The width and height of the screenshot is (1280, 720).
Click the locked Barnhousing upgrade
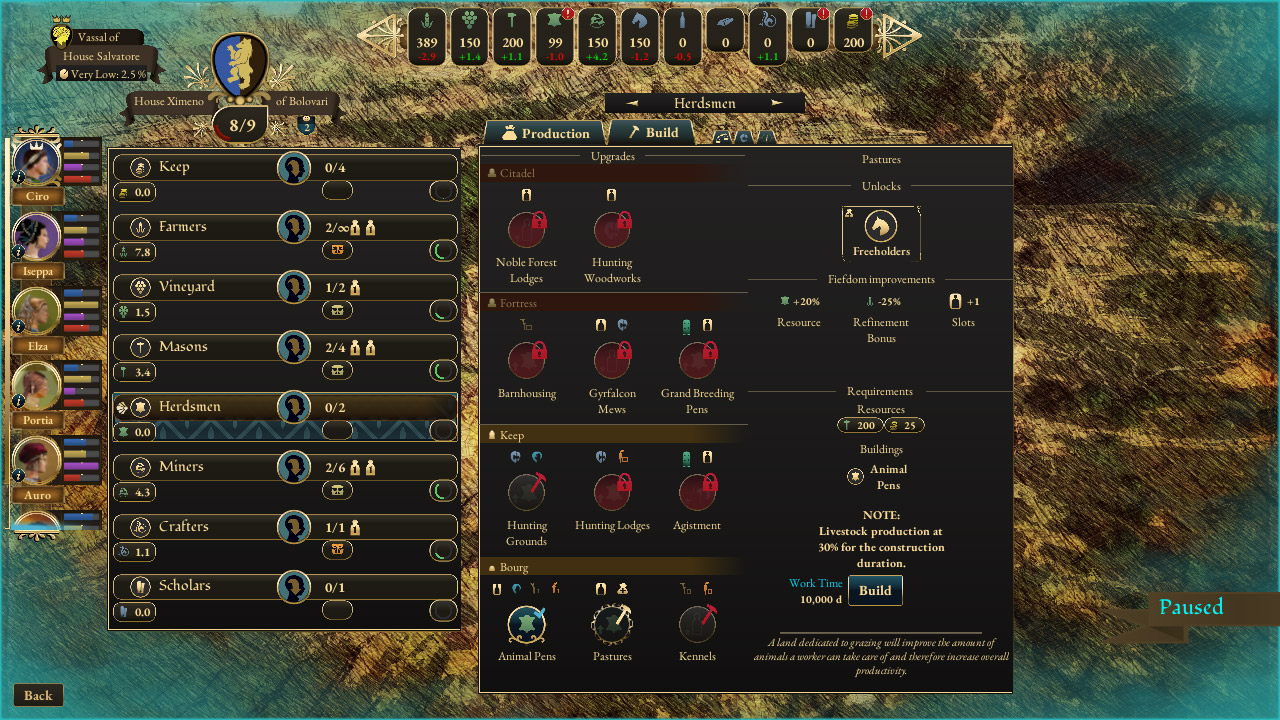527,360
